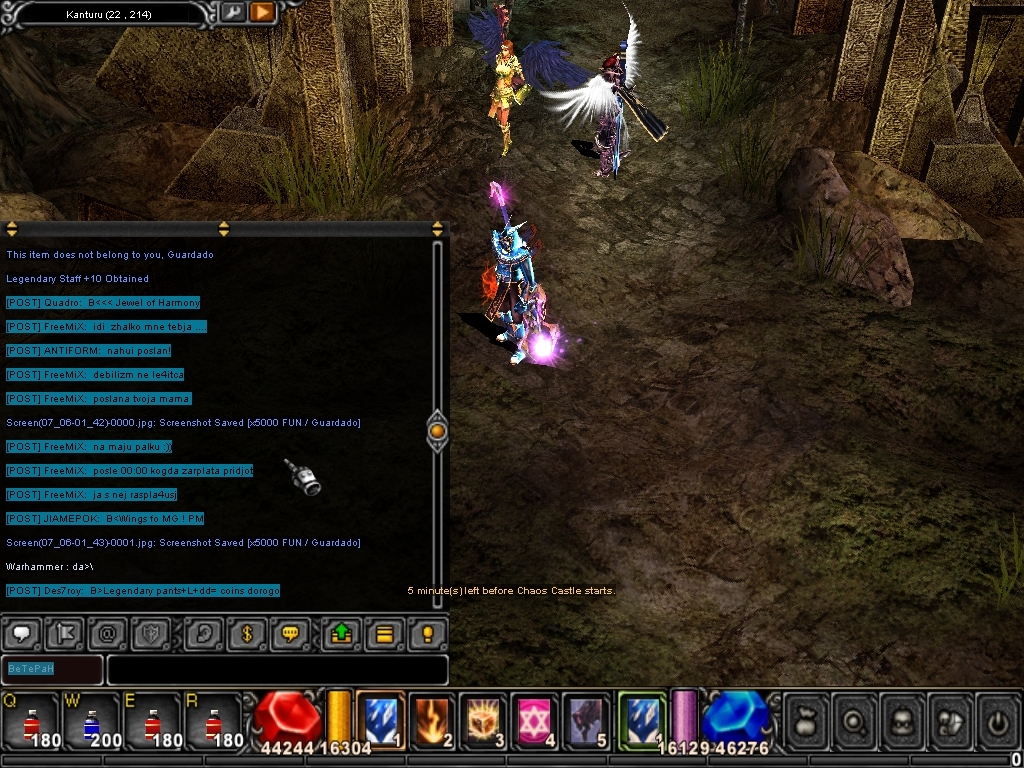This screenshot has height=768, width=1024.
Task: Select the whisper target name field
Action: (x=52, y=669)
